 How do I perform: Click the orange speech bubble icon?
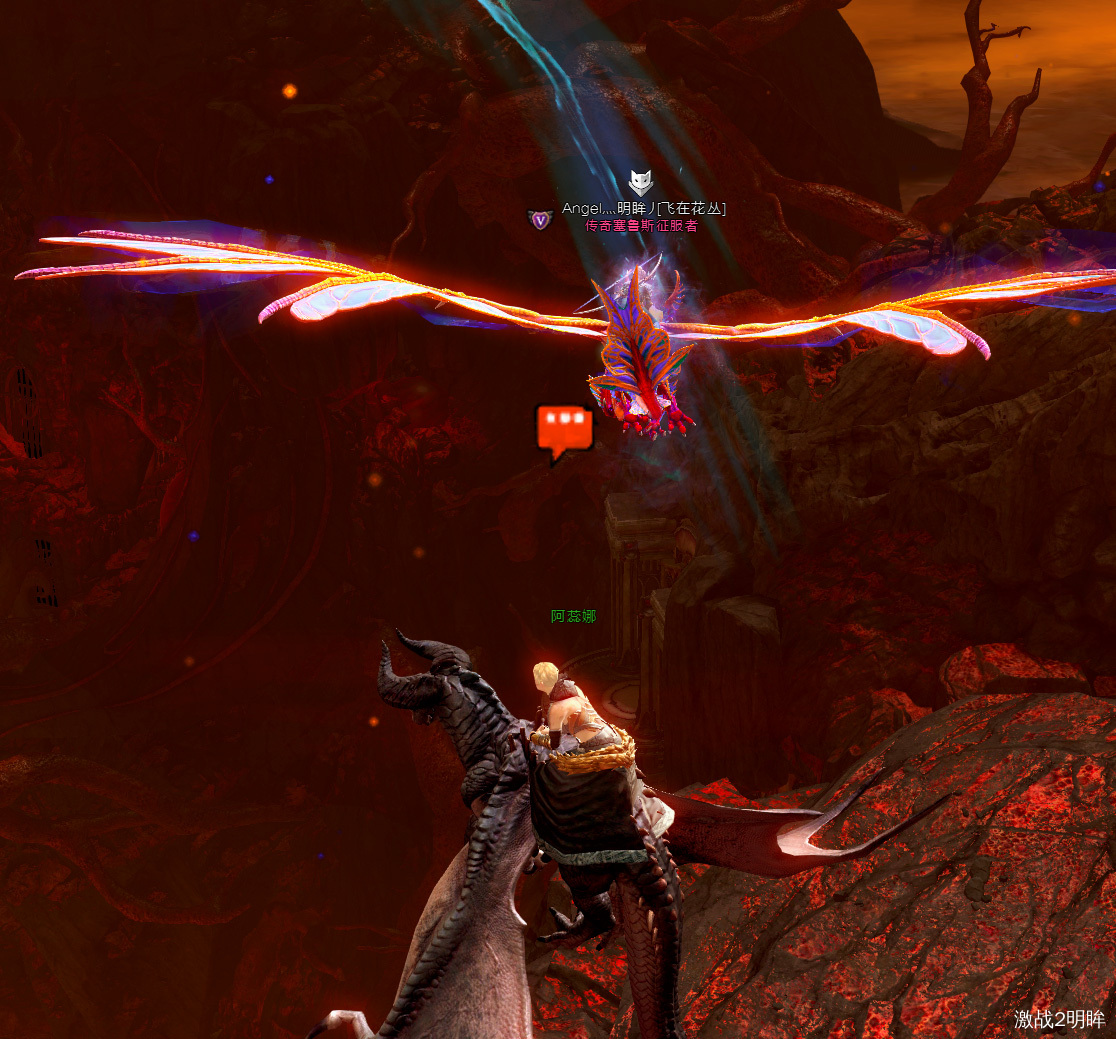coord(564,431)
